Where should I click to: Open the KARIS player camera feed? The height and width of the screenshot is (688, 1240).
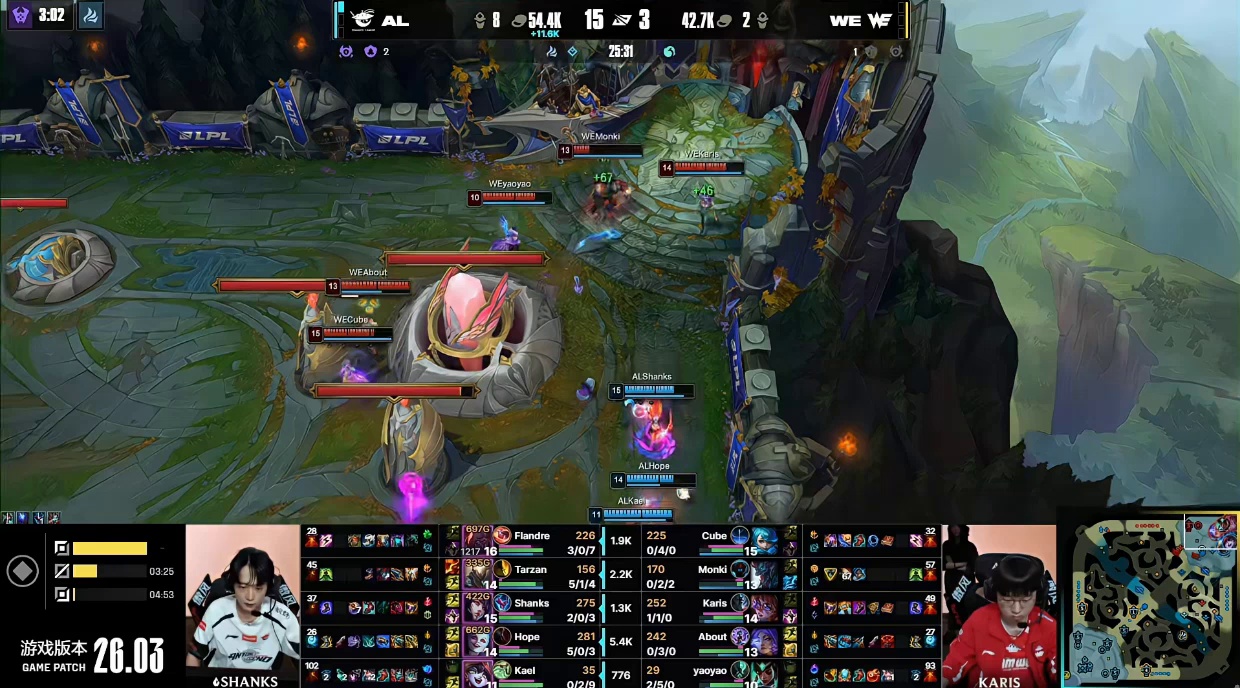point(998,605)
